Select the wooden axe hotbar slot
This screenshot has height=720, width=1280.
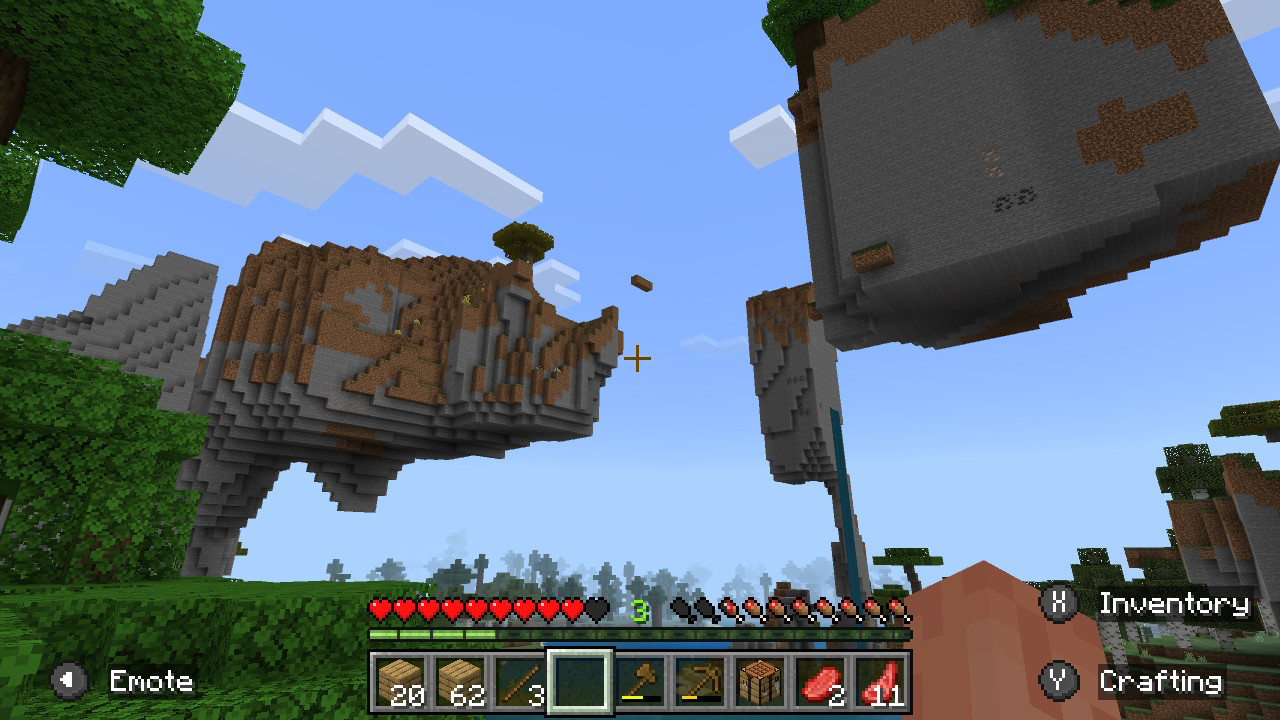640,683
